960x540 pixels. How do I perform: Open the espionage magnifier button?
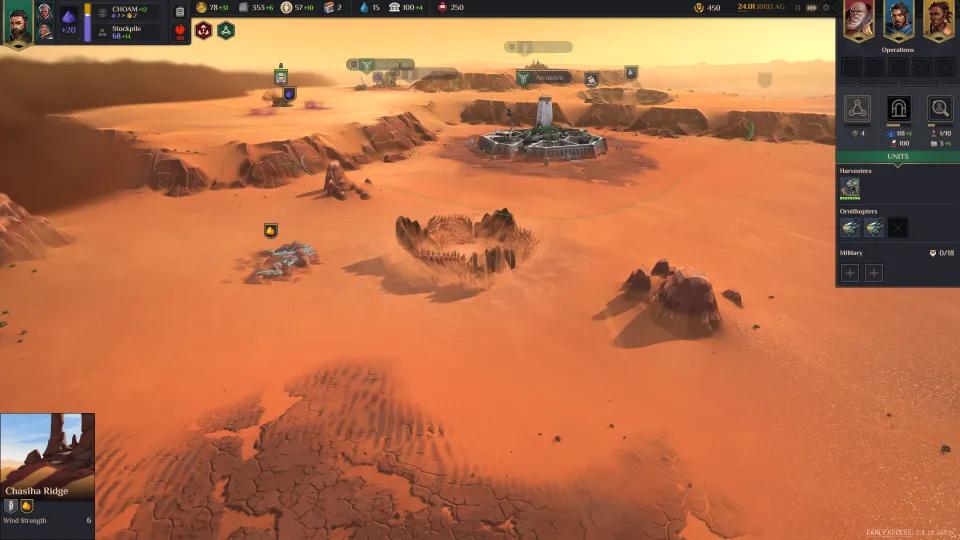(939, 108)
